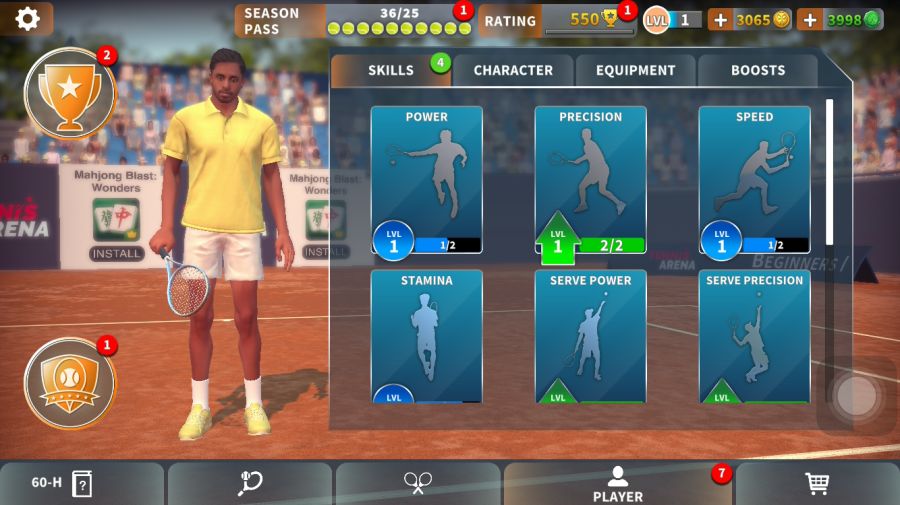Add more green tennis balls
Screen dimensions: 900x505
point(809,19)
